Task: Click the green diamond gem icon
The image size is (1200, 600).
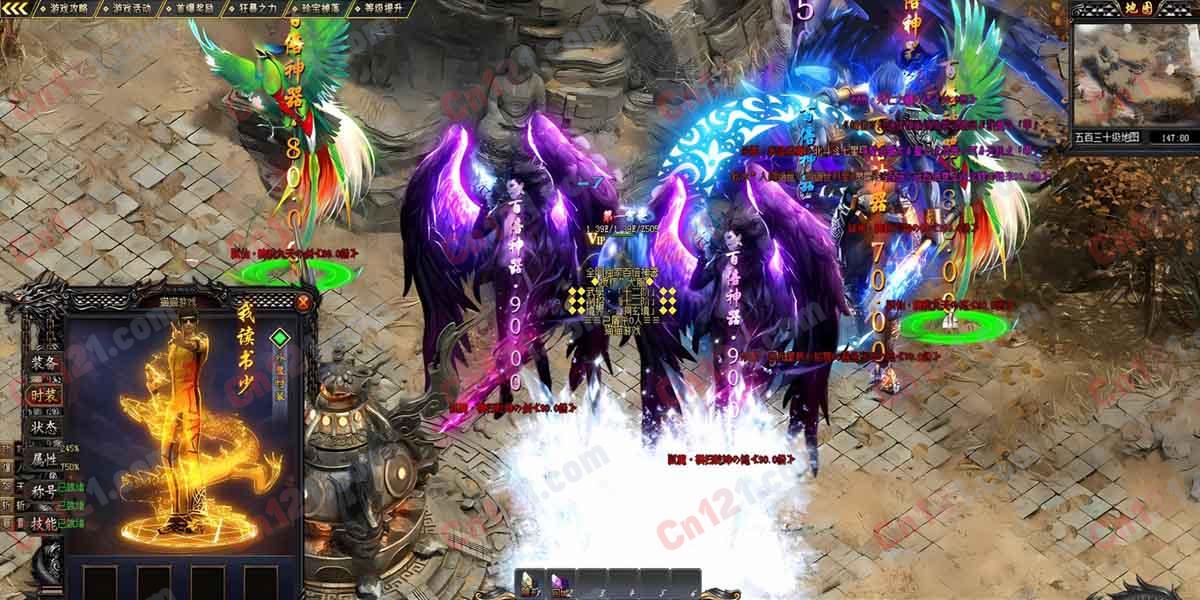Action: [x=281, y=337]
